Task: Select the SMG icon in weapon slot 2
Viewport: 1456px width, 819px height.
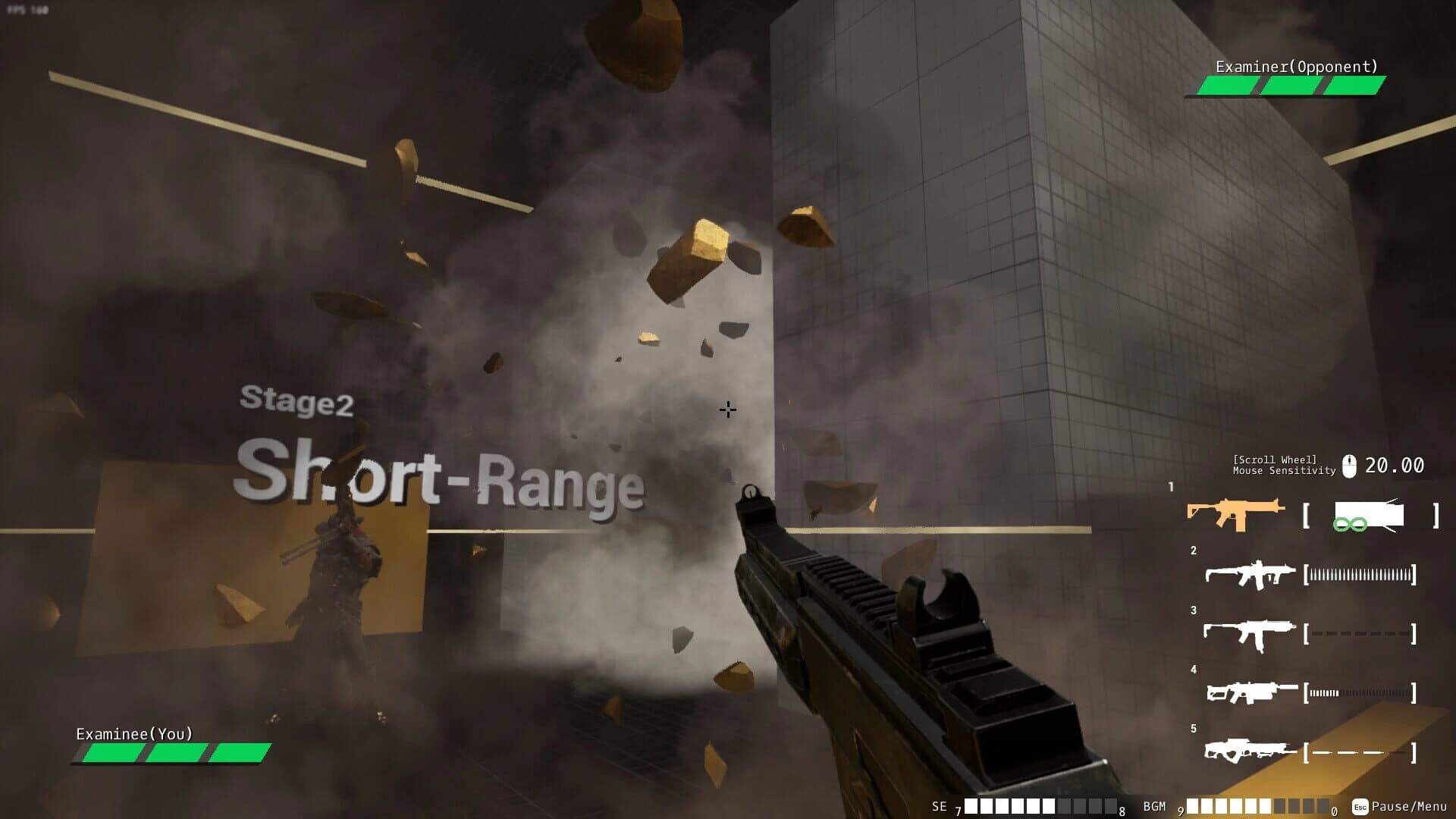Action: 1249,574
